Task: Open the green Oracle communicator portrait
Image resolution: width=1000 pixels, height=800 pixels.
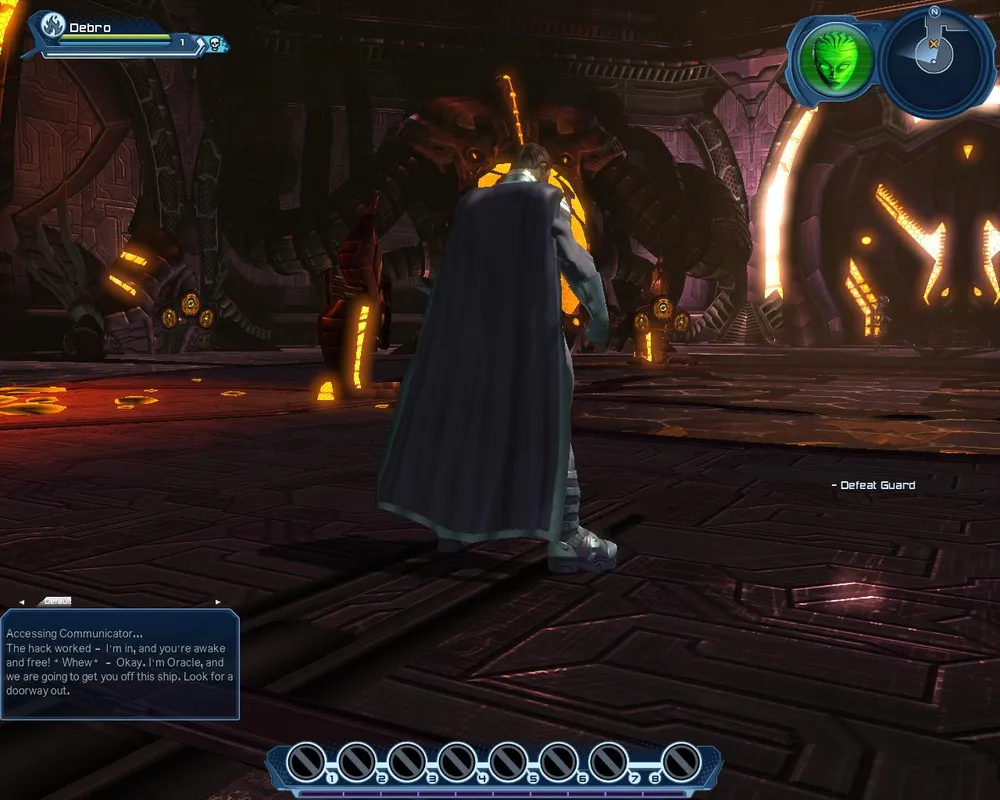Action: (x=832, y=59)
